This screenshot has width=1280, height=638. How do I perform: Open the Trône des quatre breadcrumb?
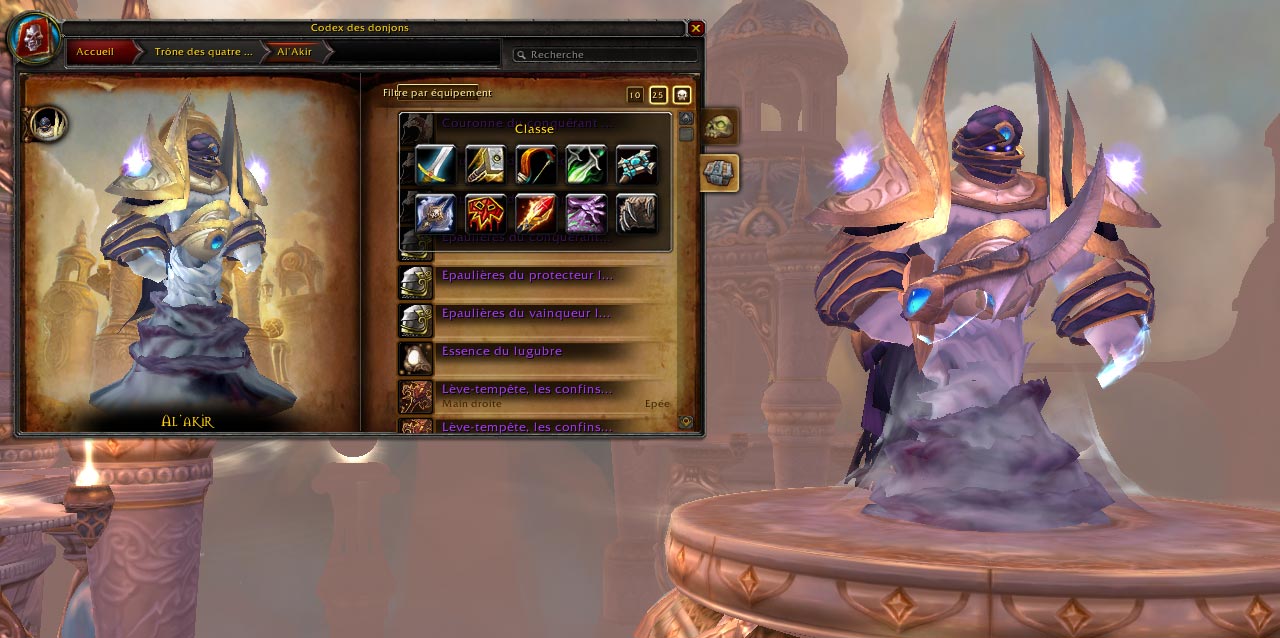click(x=202, y=51)
